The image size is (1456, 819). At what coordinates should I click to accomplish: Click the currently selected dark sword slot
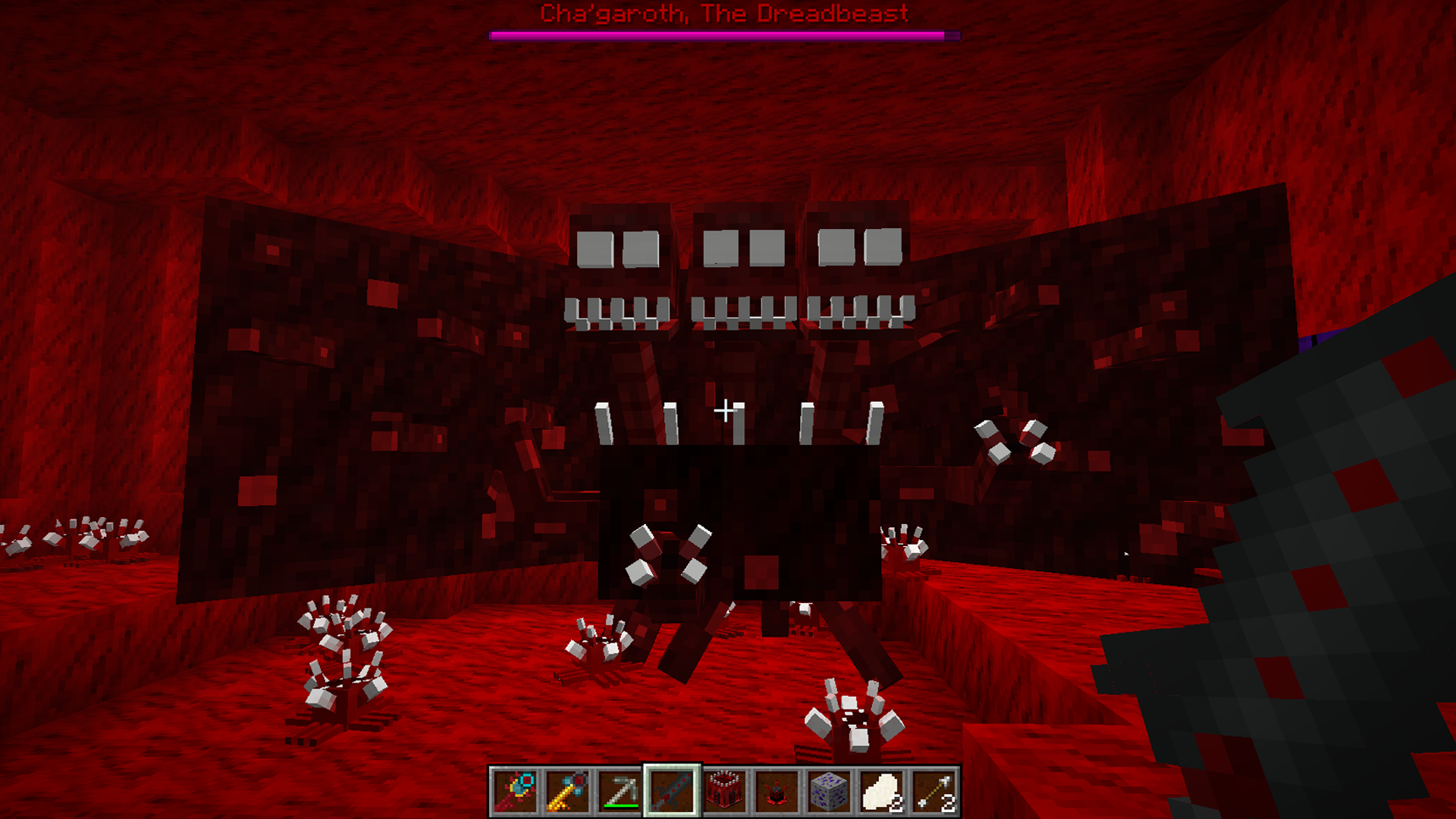(672, 791)
